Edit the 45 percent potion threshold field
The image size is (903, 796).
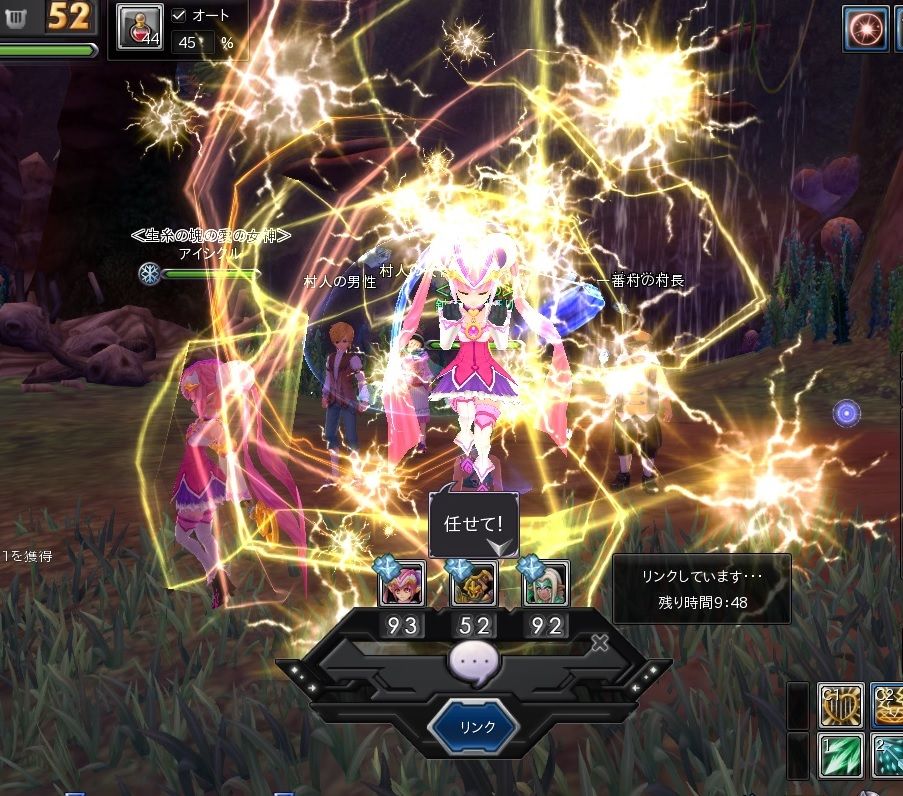pos(191,42)
